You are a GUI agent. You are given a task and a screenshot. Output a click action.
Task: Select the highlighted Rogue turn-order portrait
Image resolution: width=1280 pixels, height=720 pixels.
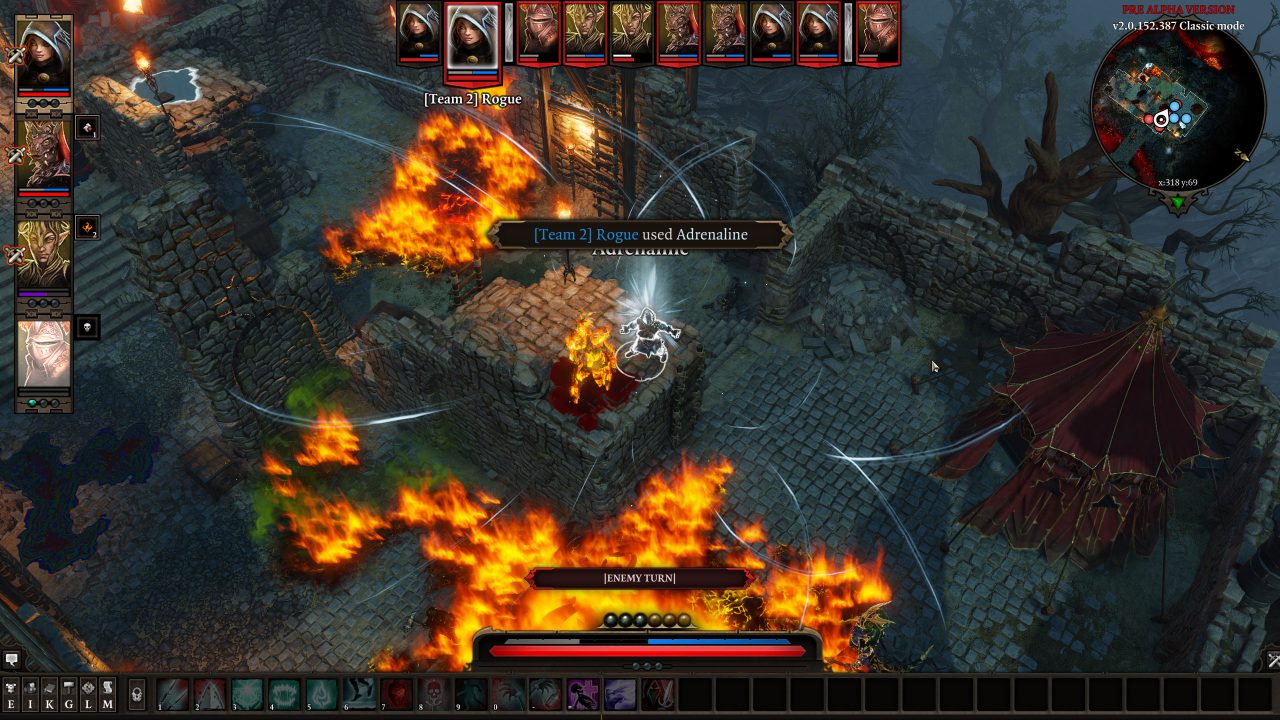coord(472,37)
